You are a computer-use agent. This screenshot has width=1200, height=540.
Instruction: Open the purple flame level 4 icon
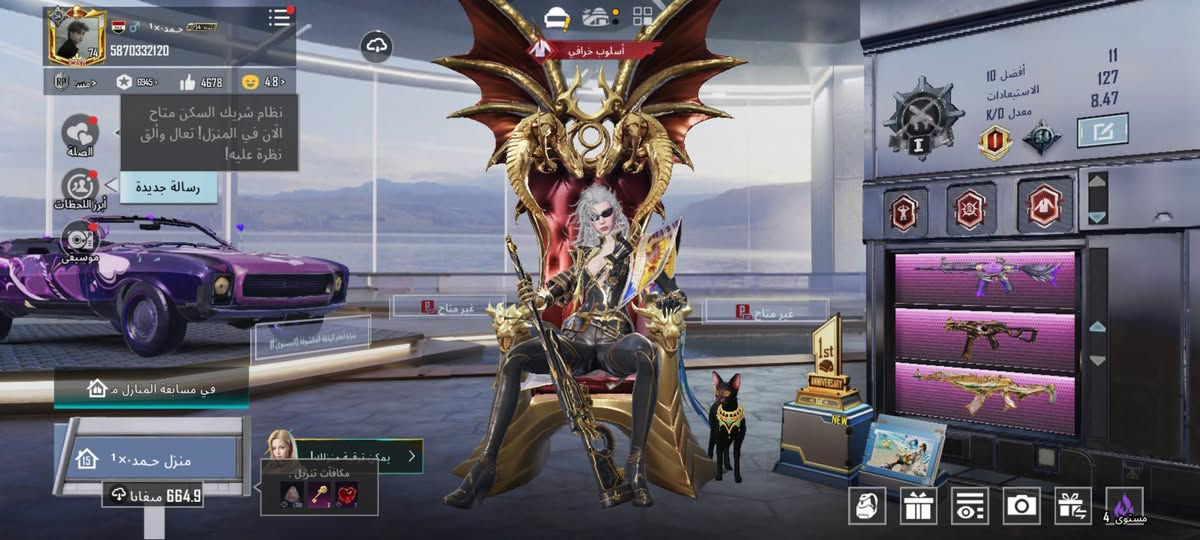(1125, 506)
